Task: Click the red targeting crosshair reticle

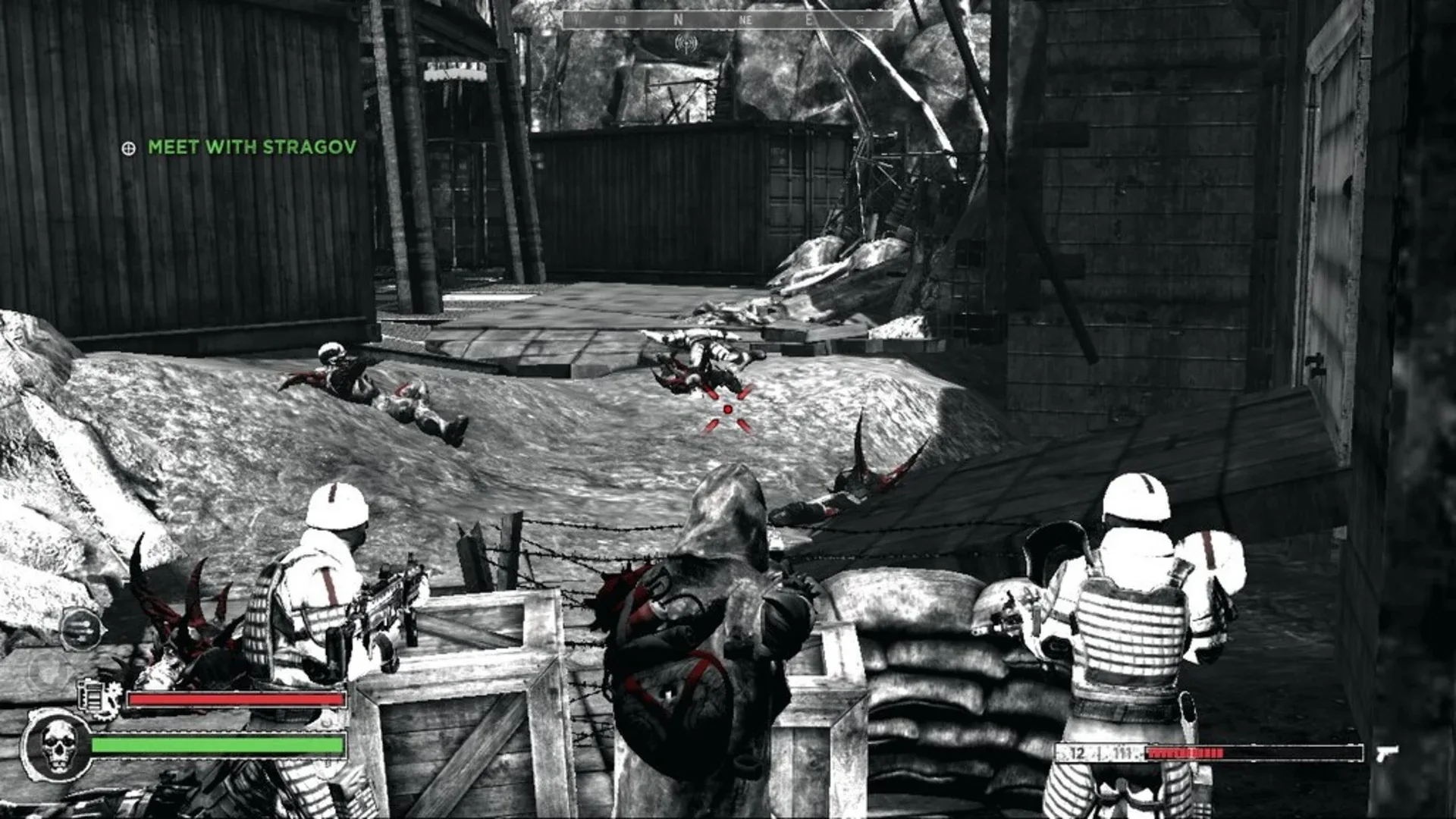Action: coord(730,409)
